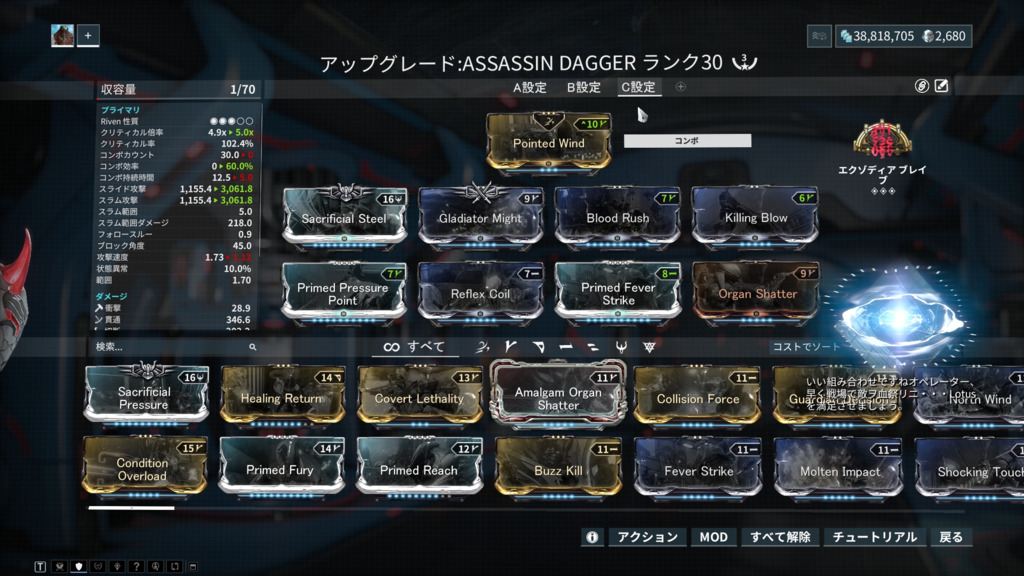Select the equipped Primed Pressure Point mod

click(344, 291)
